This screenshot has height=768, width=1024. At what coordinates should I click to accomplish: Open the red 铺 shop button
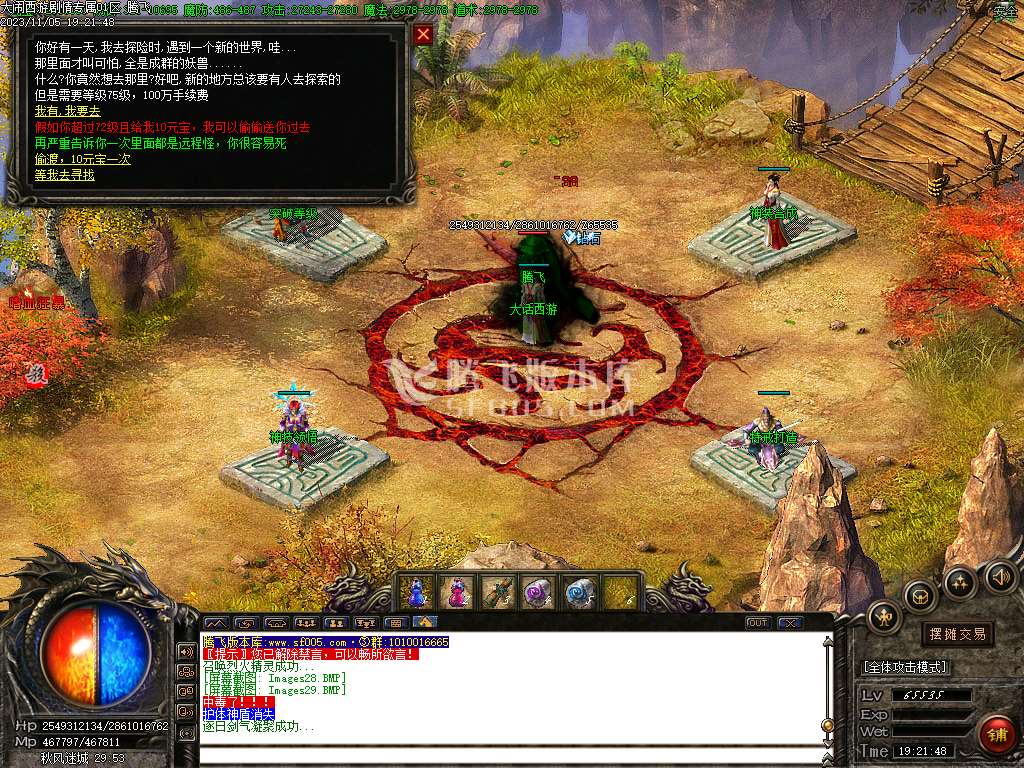(x=995, y=735)
